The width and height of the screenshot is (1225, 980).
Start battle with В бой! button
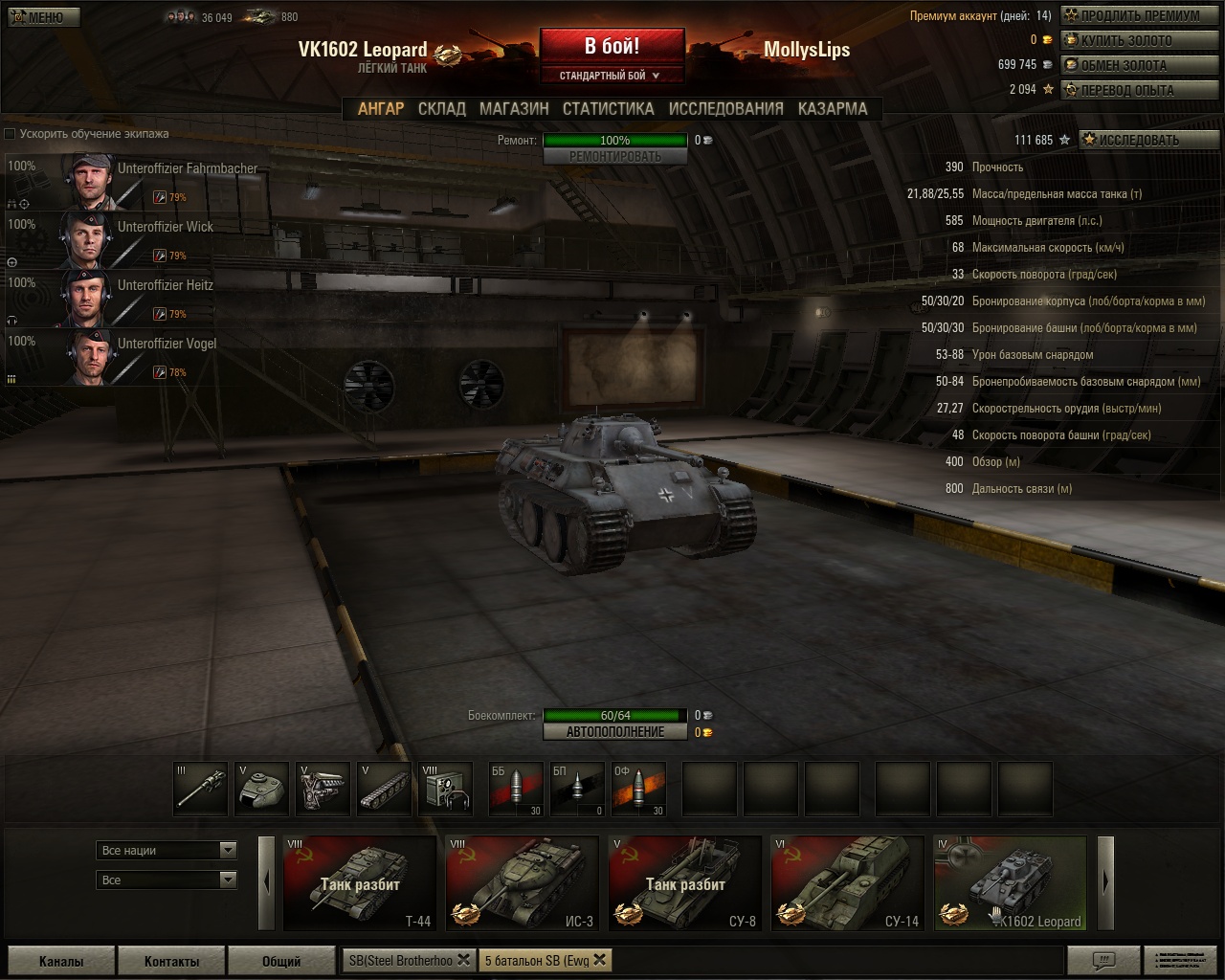click(x=612, y=47)
